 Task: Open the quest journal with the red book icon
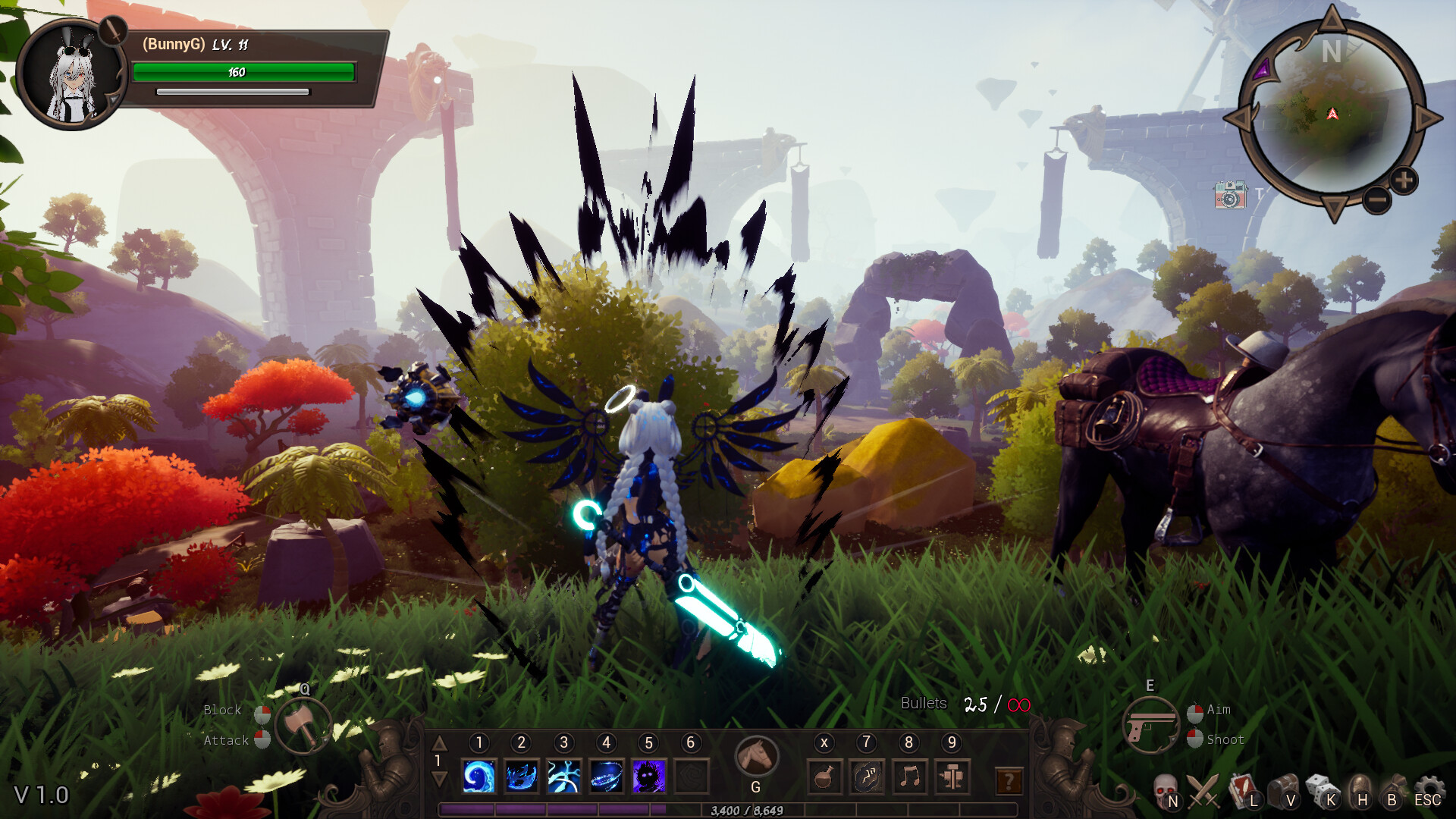pos(1242,791)
